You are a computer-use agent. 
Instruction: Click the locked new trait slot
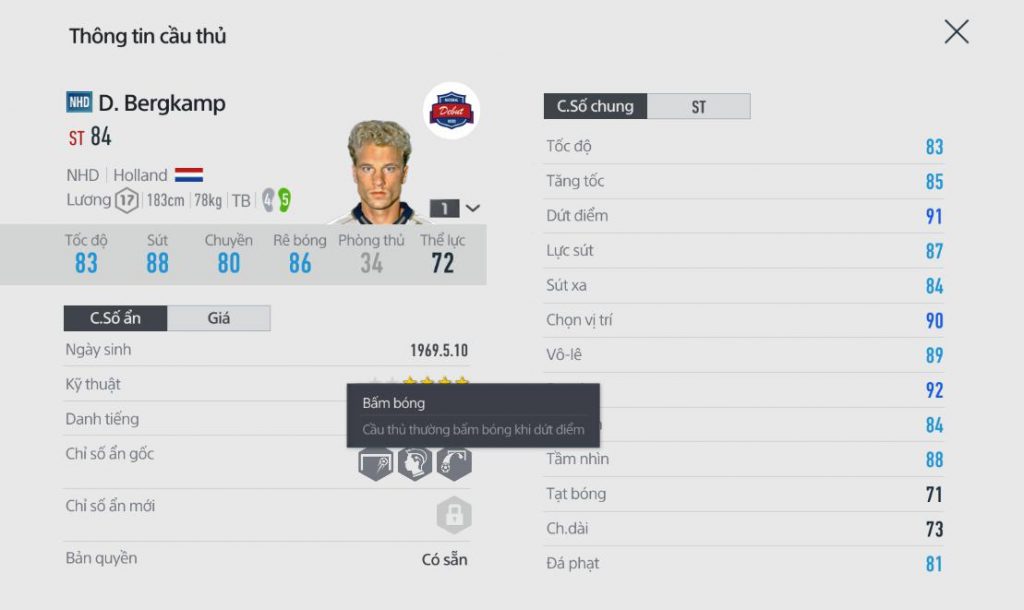click(453, 515)
